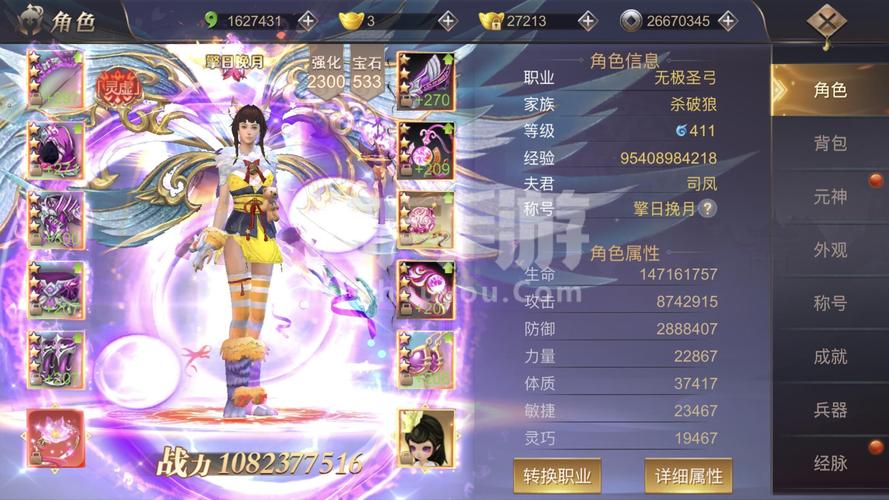Select the +209 equipment slot
Screen dimensions: 889x500
point(426,150)
